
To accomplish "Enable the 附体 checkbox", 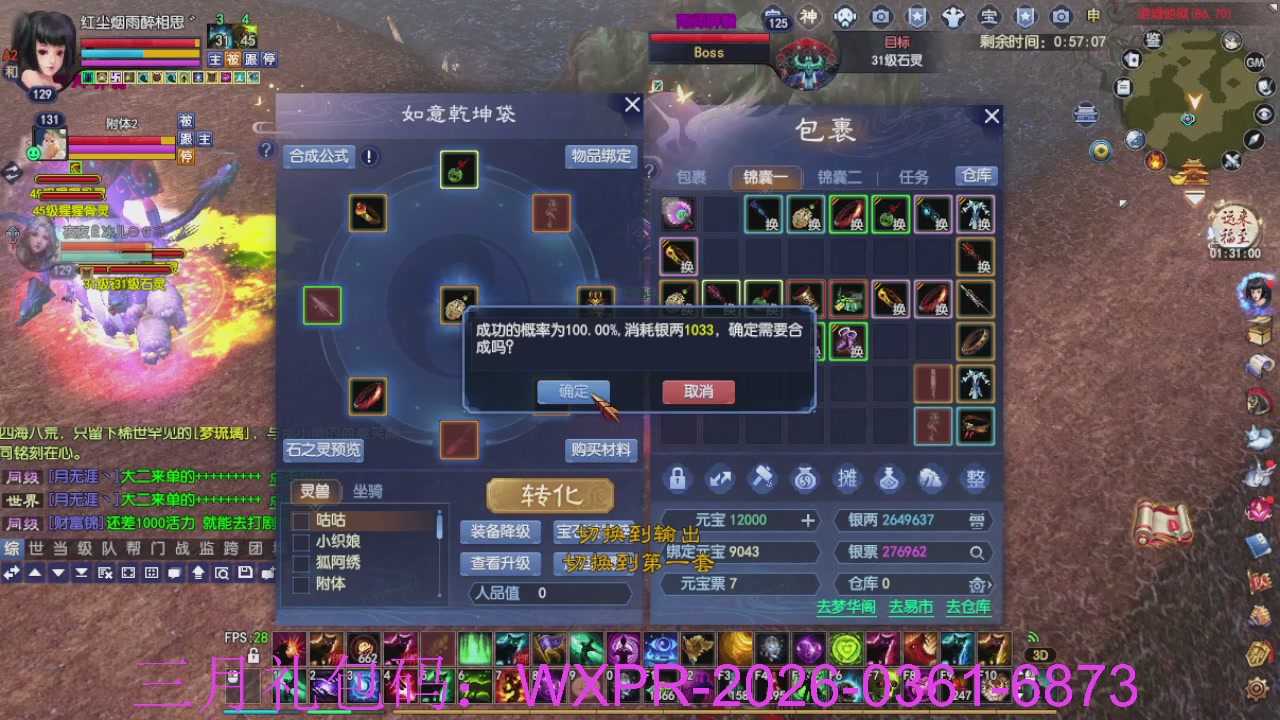I will (x=302, y=584).
